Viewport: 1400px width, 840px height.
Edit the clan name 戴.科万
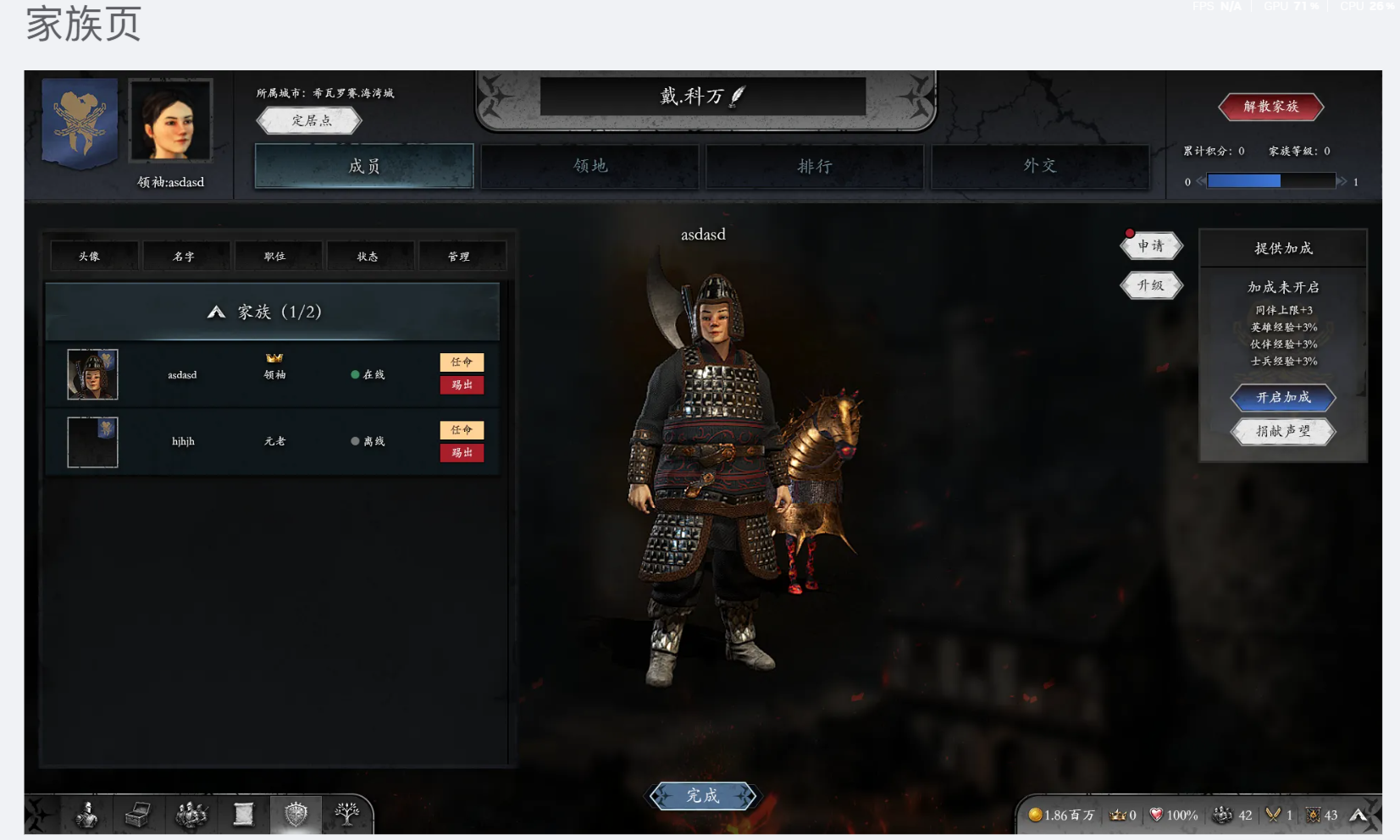(738, 96)
